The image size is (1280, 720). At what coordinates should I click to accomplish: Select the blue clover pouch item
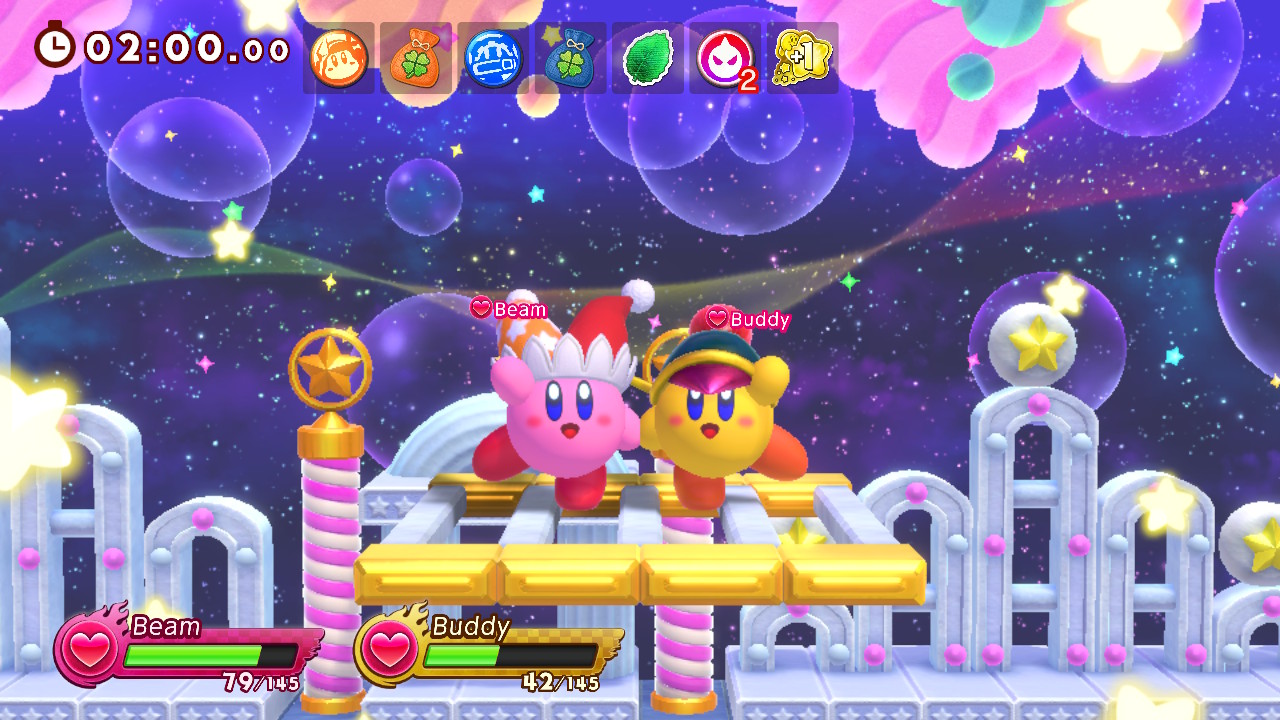point(569,58)
